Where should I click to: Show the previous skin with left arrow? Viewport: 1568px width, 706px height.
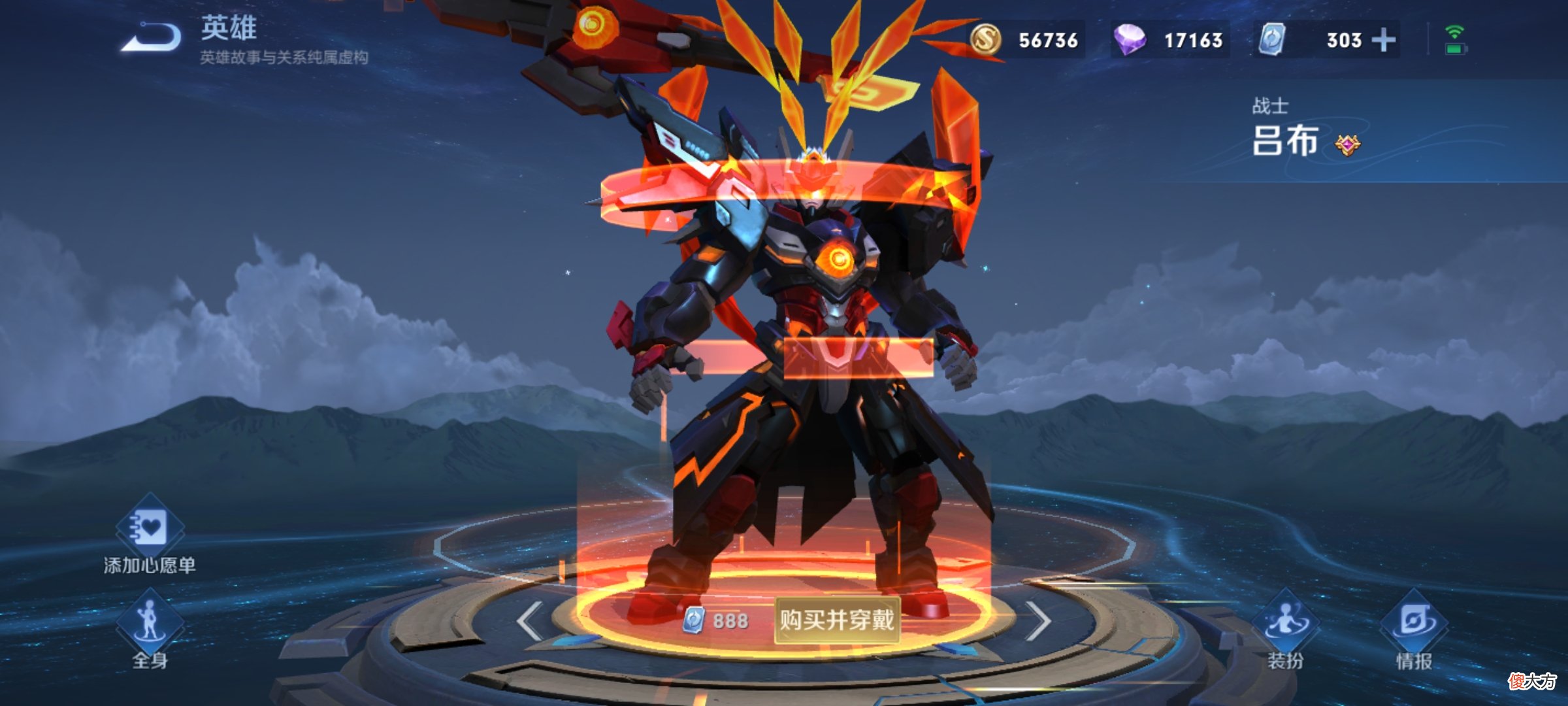pos(529,621)
